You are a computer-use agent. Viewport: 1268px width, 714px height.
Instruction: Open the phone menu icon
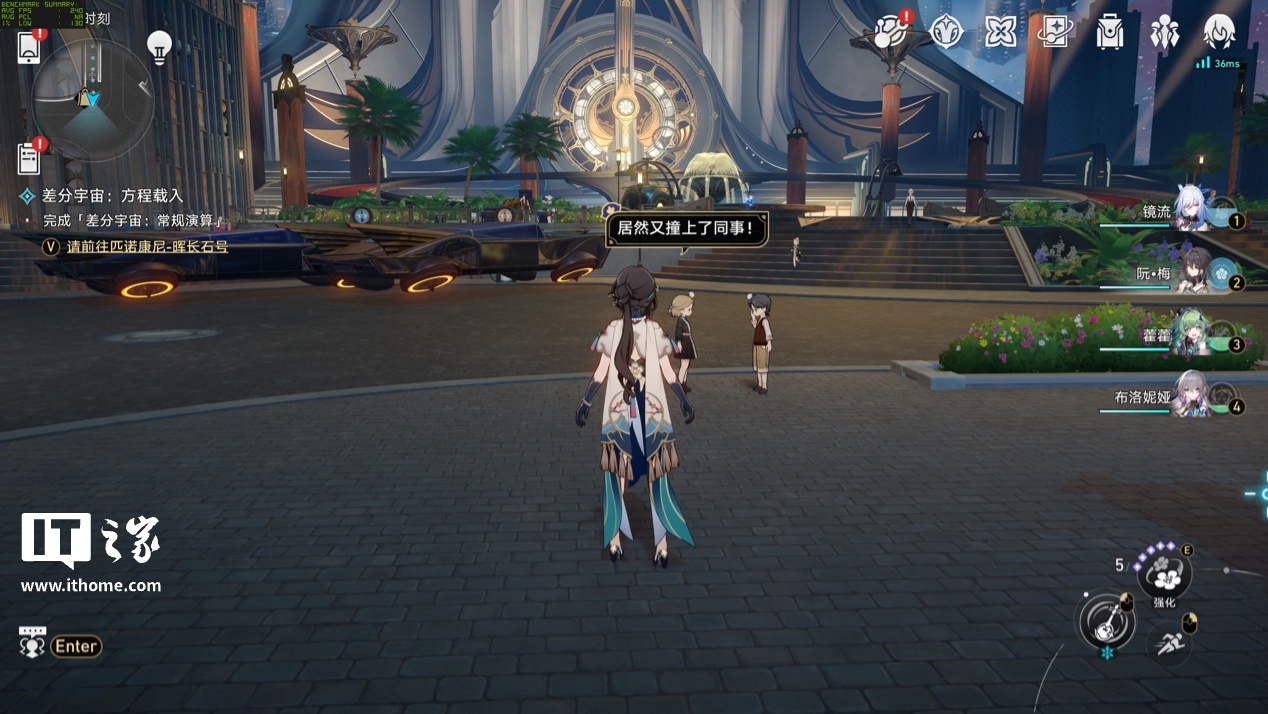pyautogui.click(x=28, y=47)
